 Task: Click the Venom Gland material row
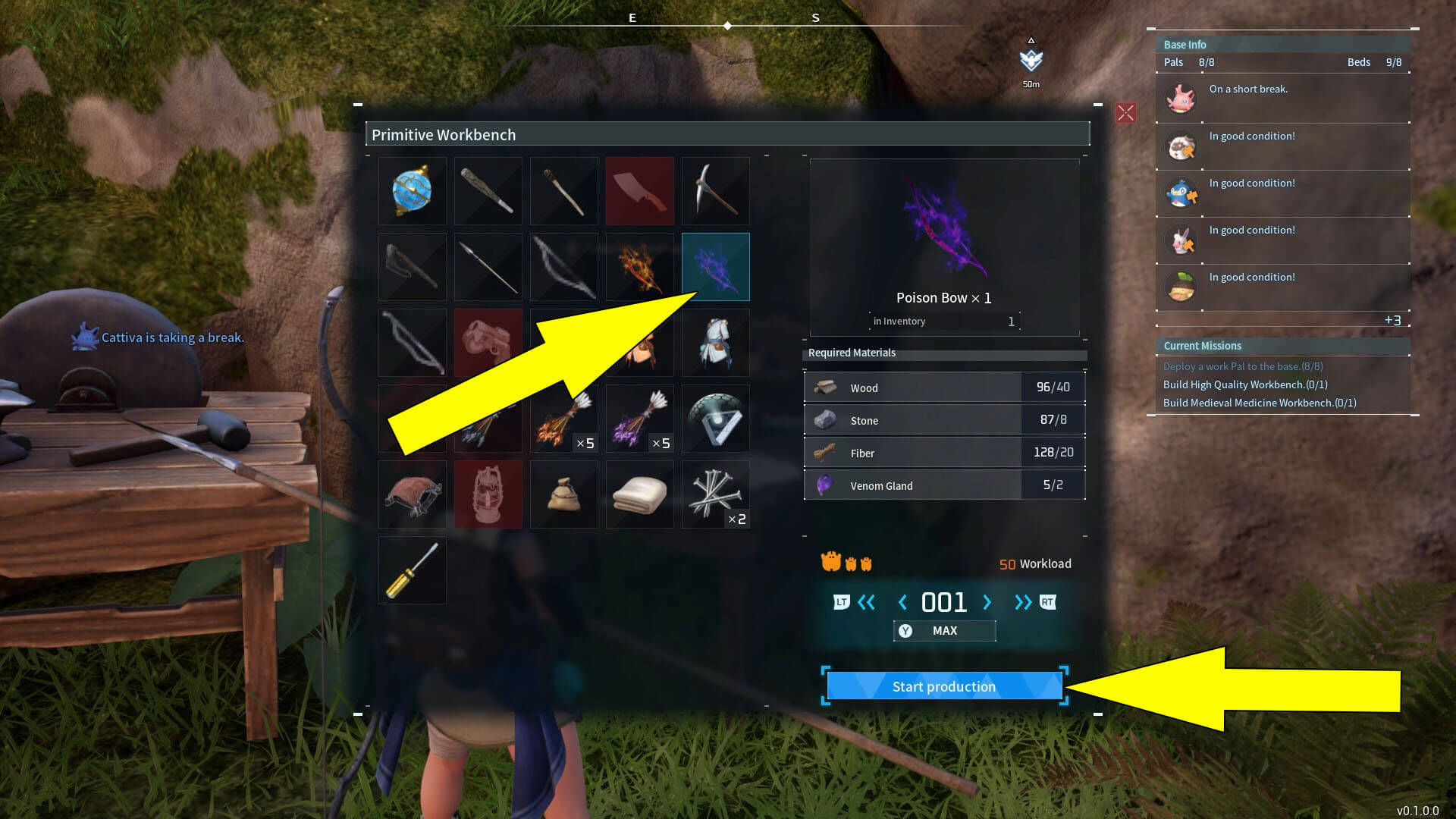pos(944,485)
